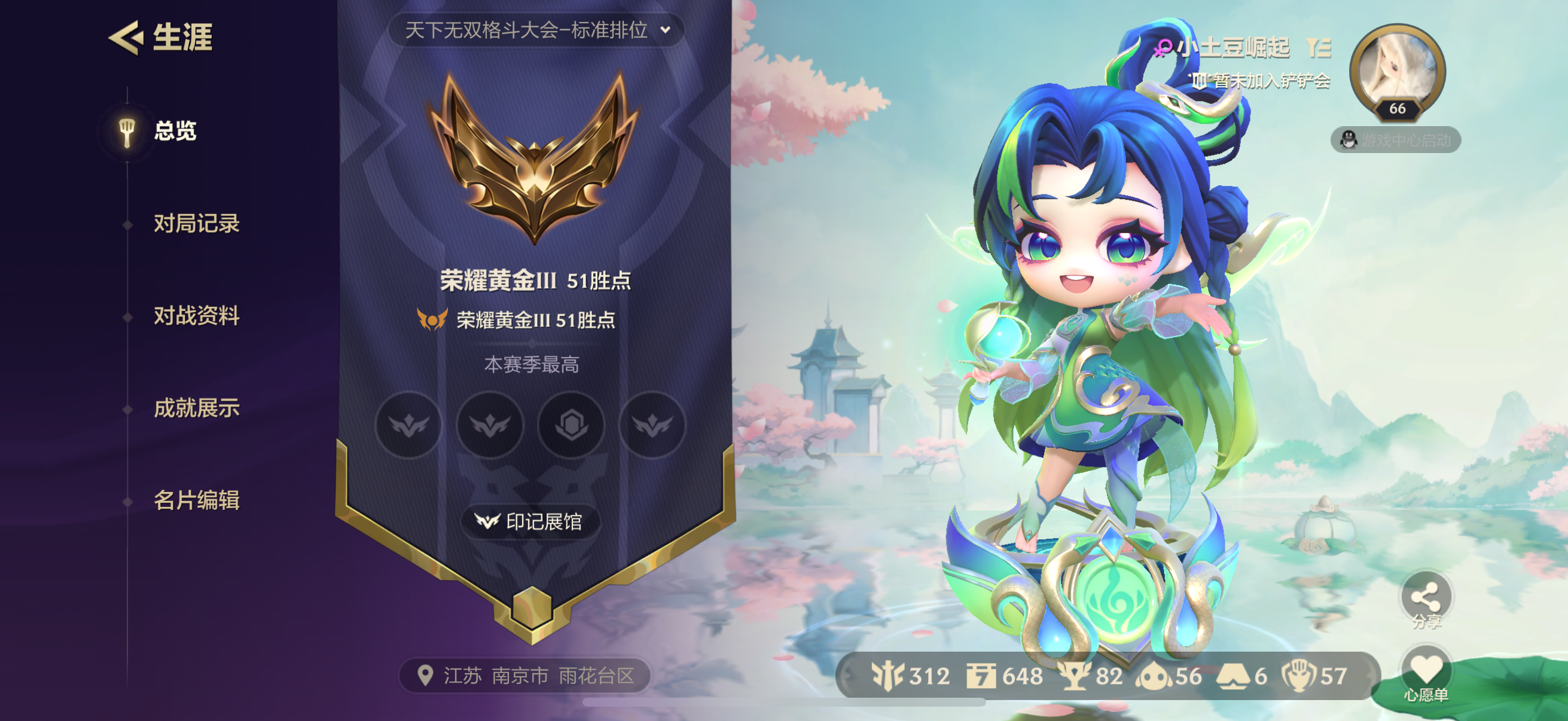1568x721 pixels.
Task: Expand the 印记展馆 mark gallery
Action: 531,521
